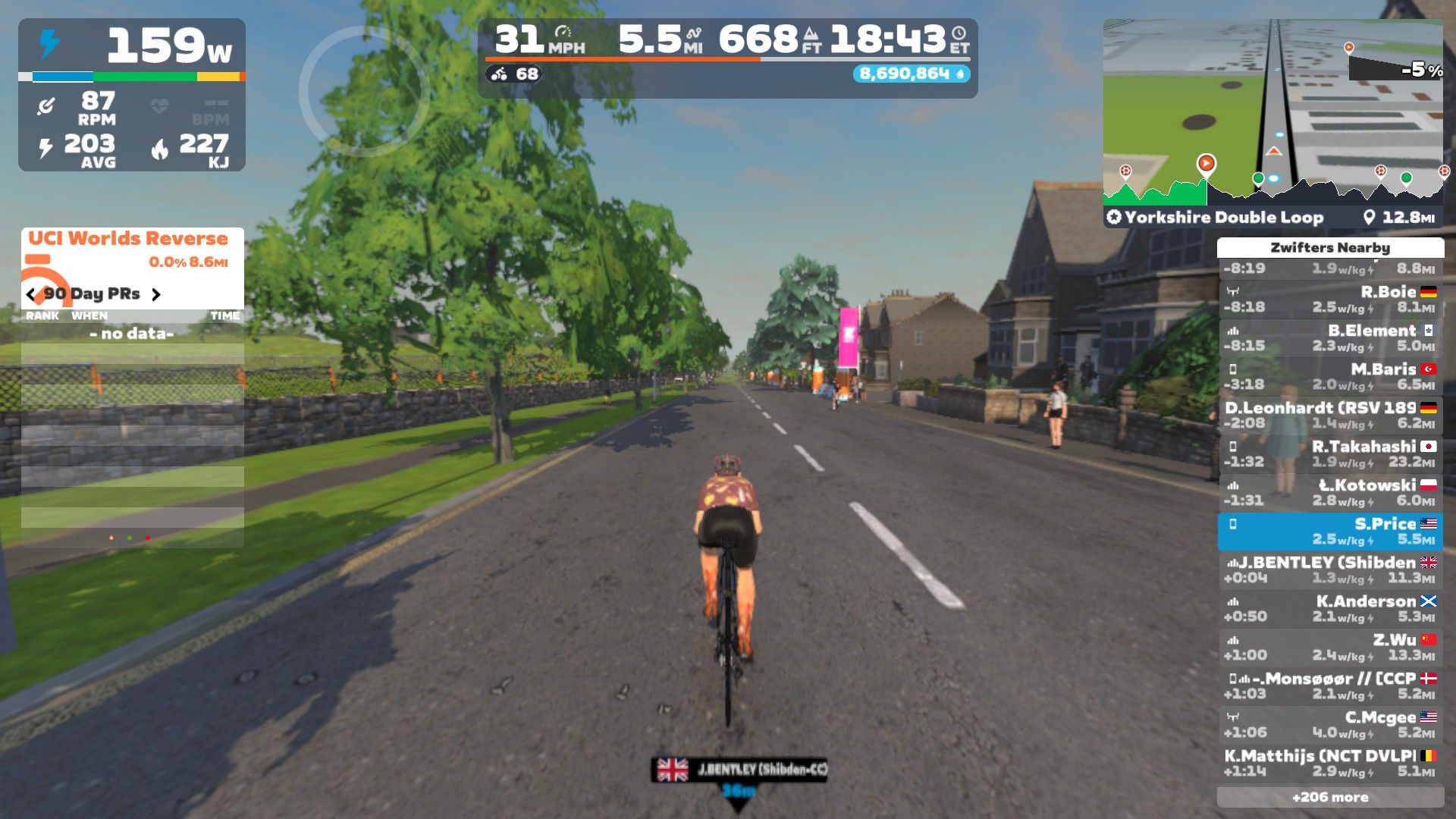Select Ł.Kotowski rider row
The height and width of the screenshot is (819, 1456).
pos(1330,493)
